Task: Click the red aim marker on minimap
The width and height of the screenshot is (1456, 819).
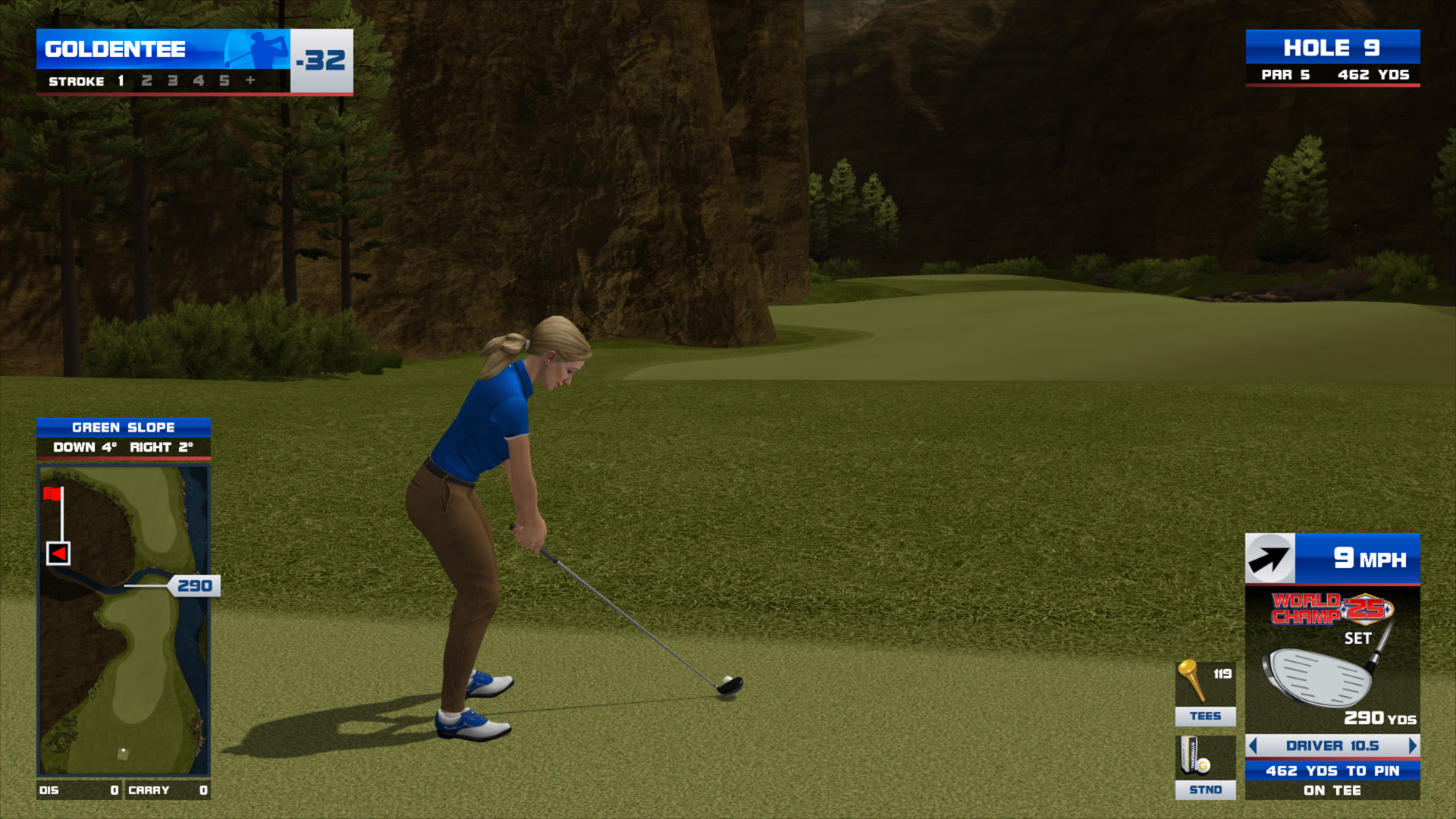Action: [x=58, y=554]
